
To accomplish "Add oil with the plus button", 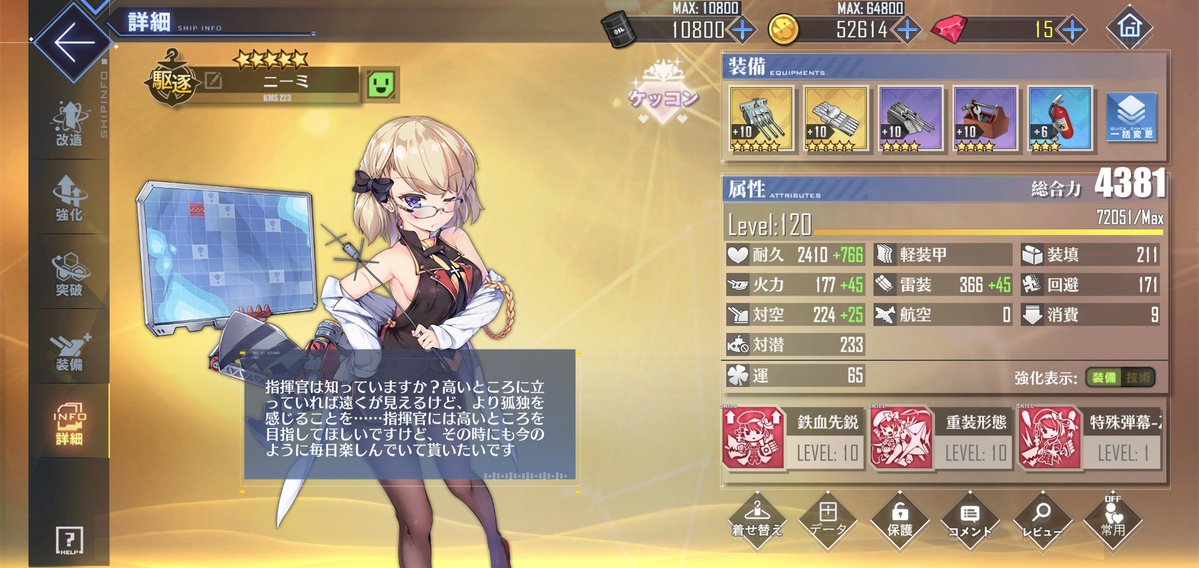I will point(742,29).
